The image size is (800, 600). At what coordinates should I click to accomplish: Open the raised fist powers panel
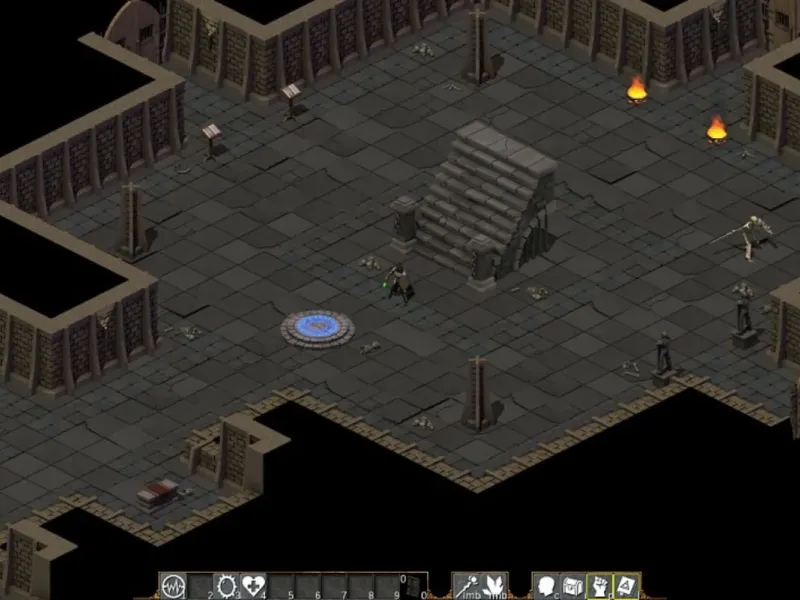(x=599, y=586)
